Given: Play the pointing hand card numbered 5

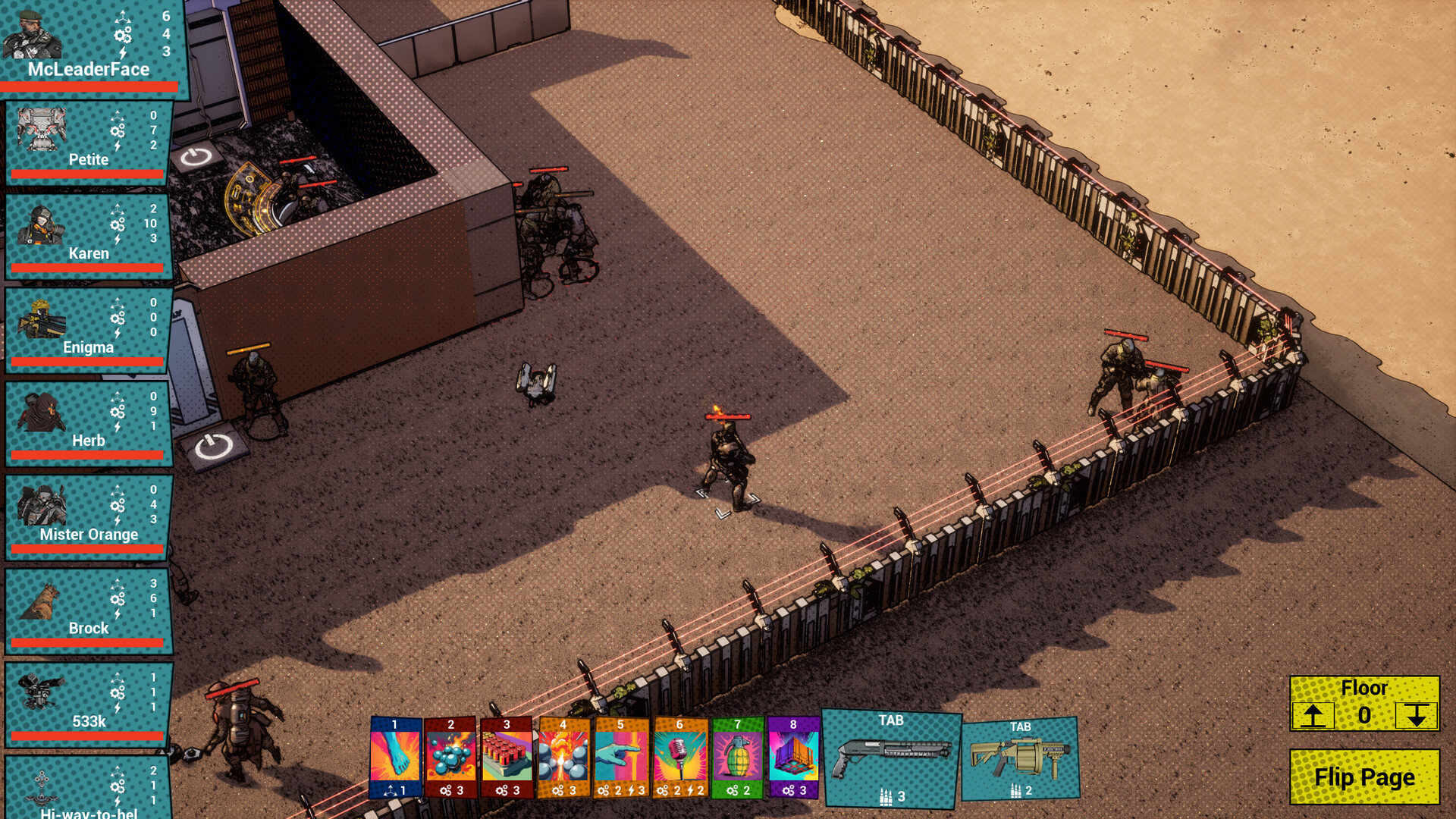Looking at the screenshot, I should (x=621, y=758).
